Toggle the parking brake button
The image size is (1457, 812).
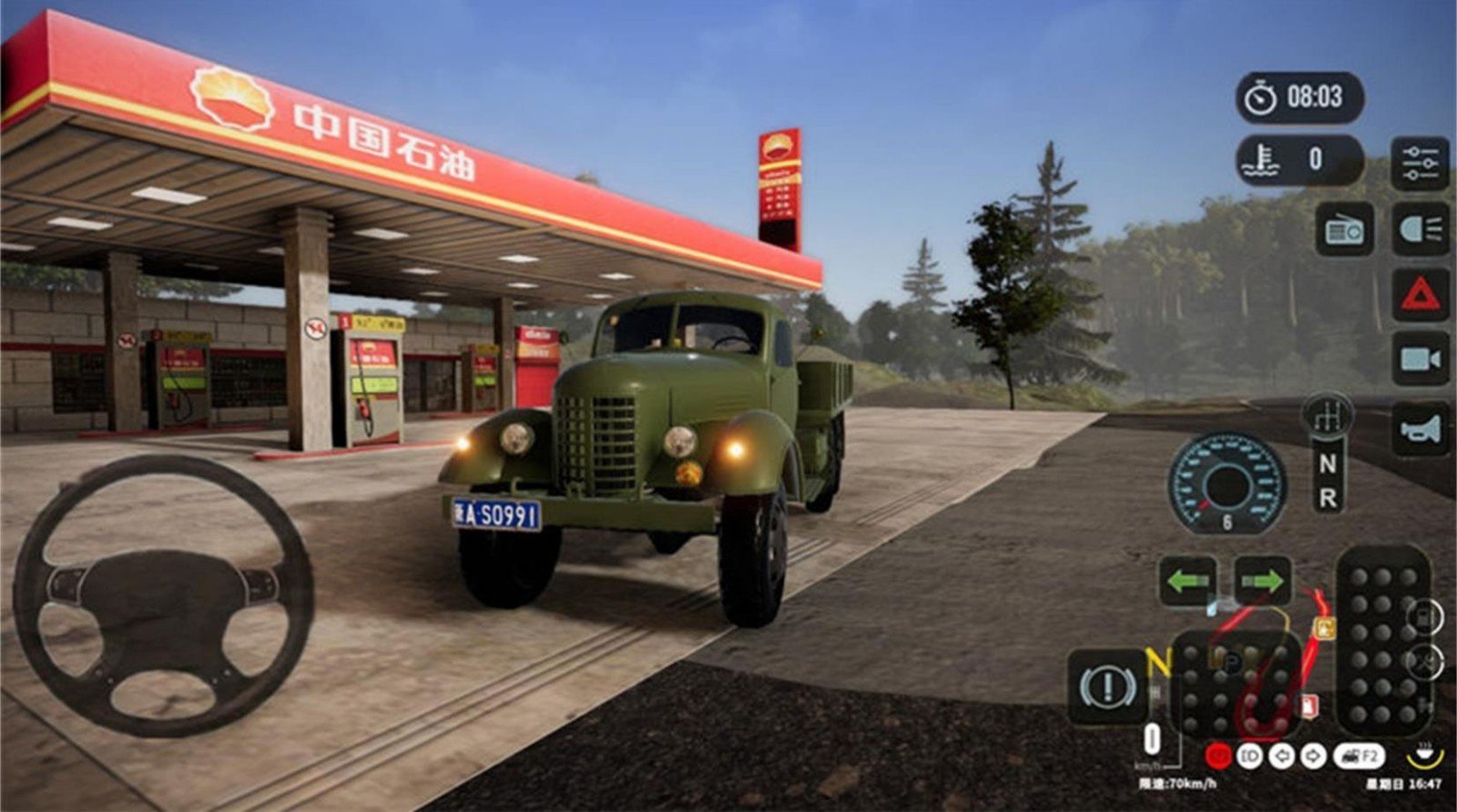(1107, 686)
